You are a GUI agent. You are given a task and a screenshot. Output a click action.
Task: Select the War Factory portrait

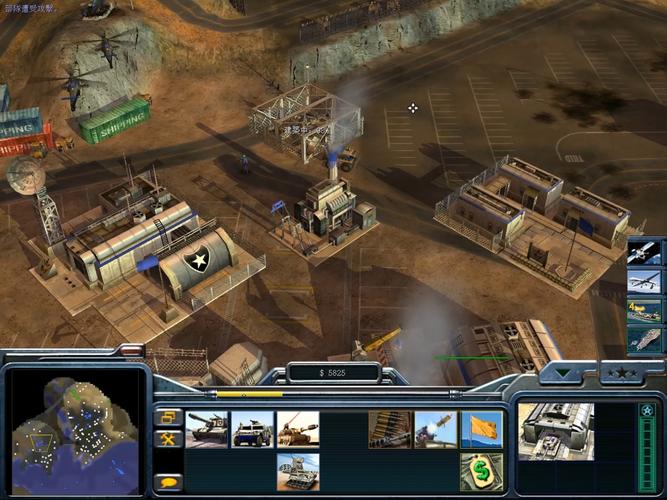(556, 432)
